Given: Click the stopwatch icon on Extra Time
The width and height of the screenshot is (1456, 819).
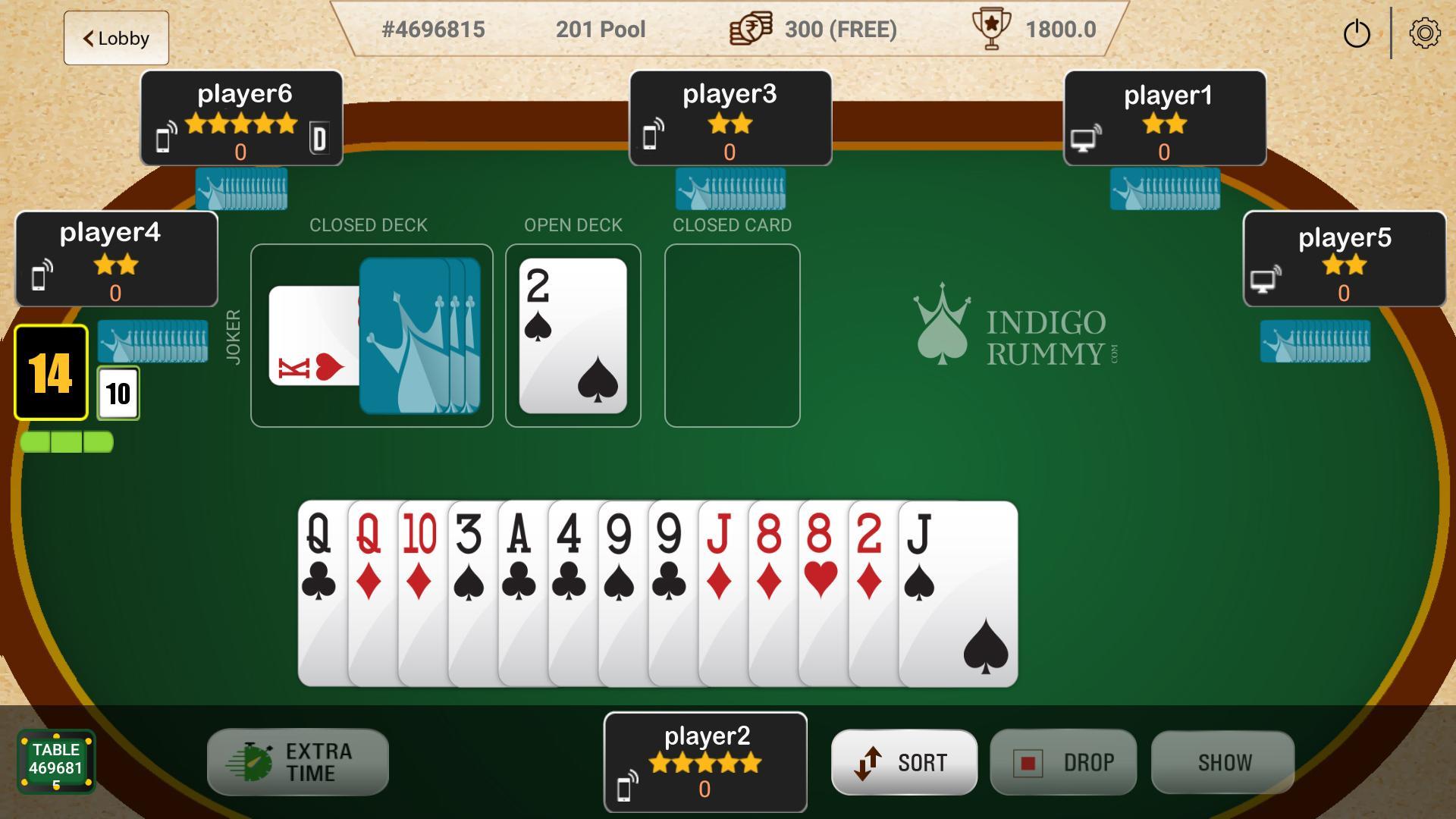Looking at the screenshot, I should pyautogui.click(x=252, y=761).
